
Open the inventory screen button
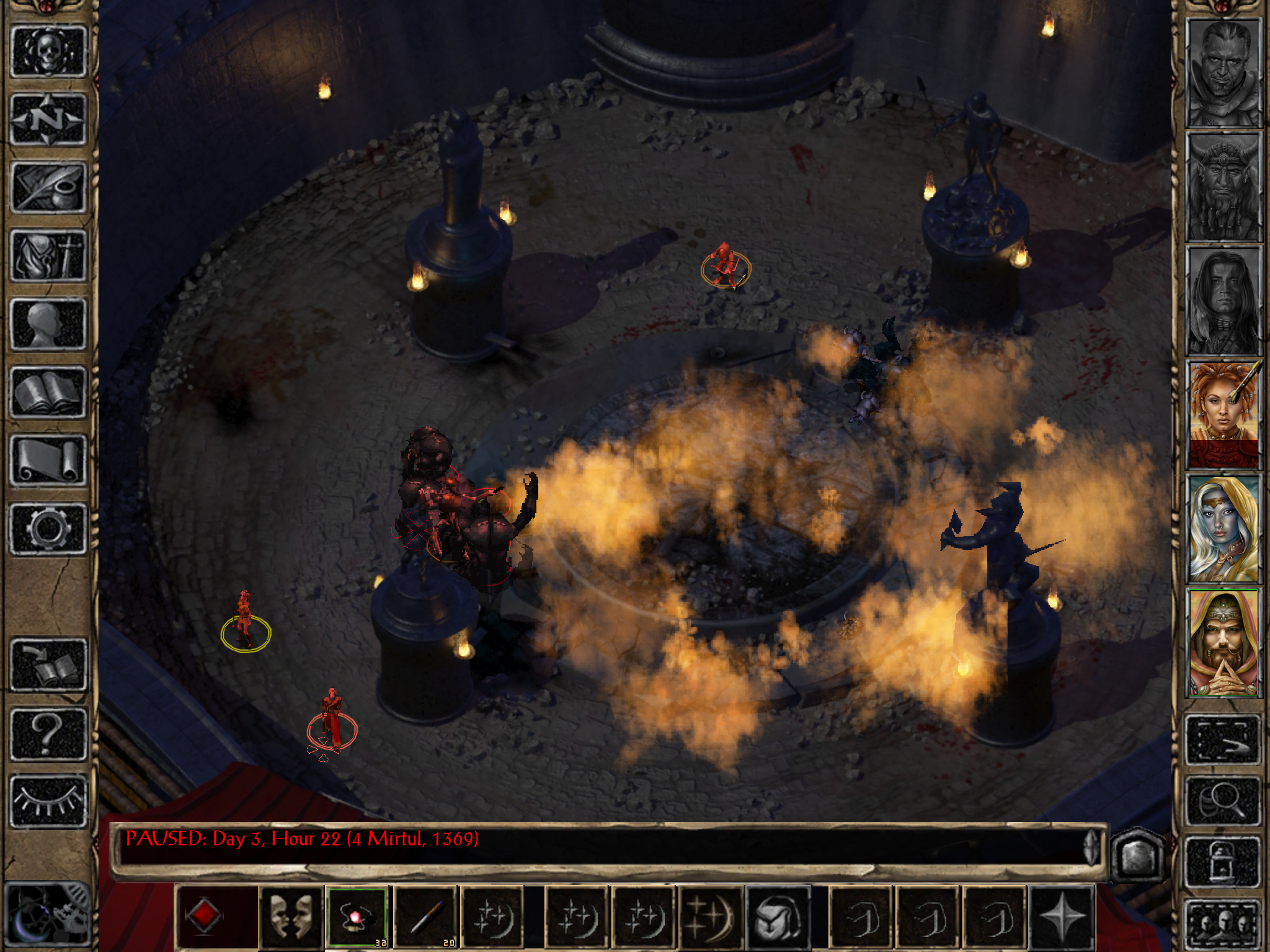tap(48, 255)
